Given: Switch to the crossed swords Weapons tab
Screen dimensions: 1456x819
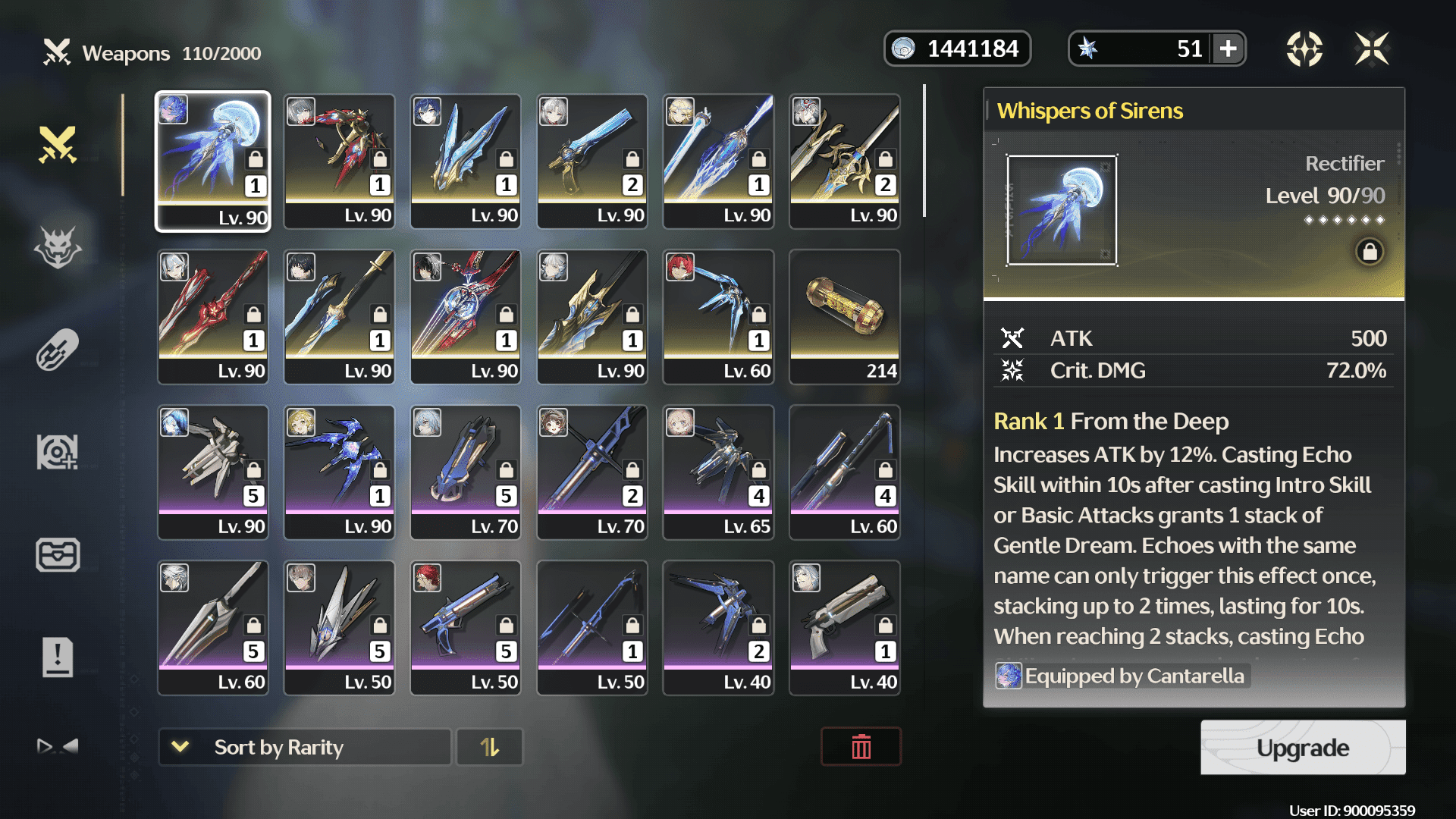Looking at the screenshot, I should tap(58, 144).
